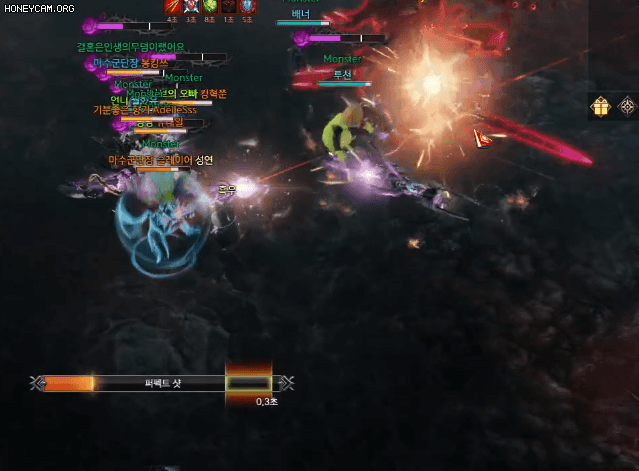Select the red slash buff icon

point(172,6)
